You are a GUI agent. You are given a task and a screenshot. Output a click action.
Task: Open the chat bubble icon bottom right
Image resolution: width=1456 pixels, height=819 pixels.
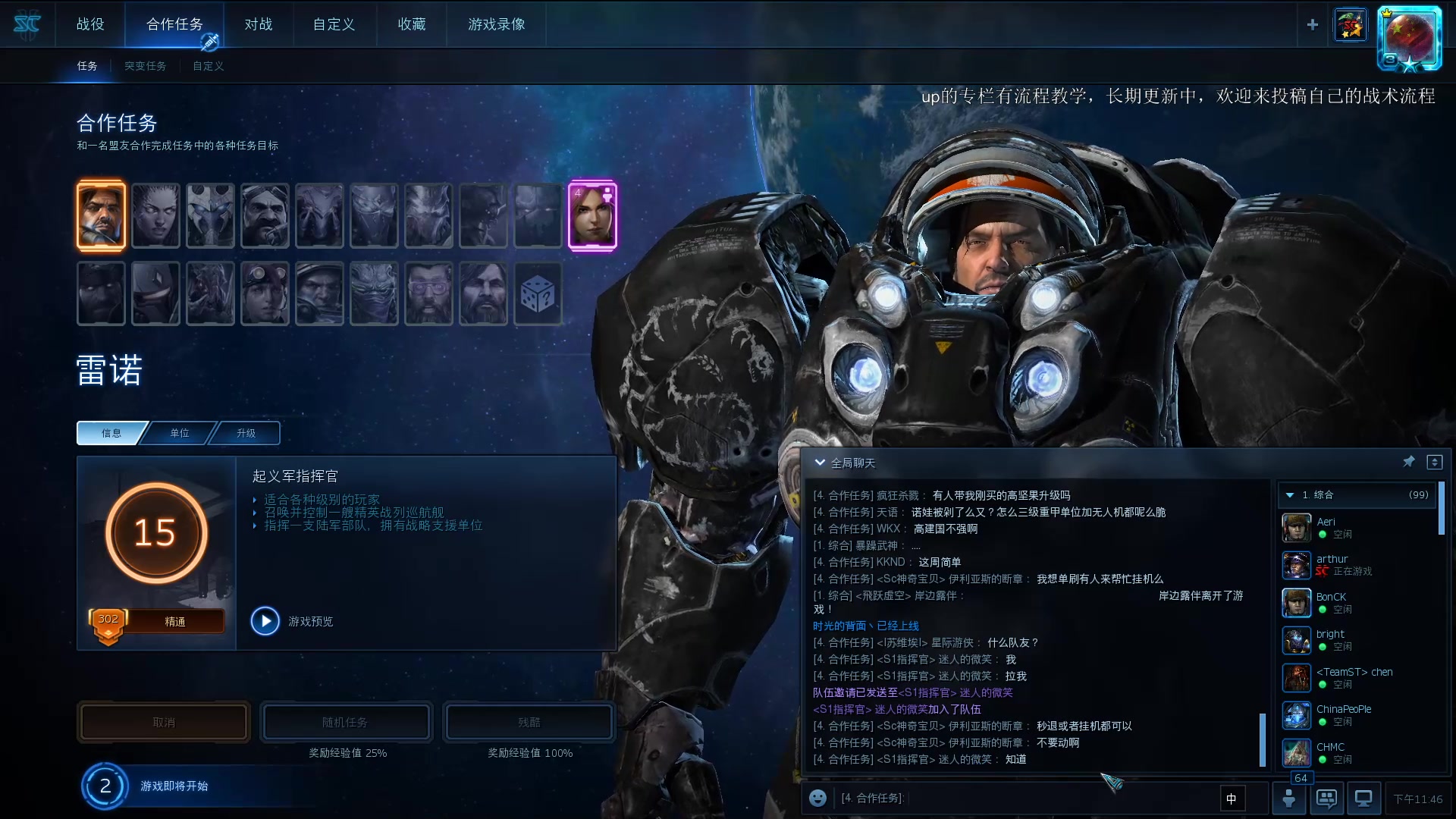coord(1326,798)
